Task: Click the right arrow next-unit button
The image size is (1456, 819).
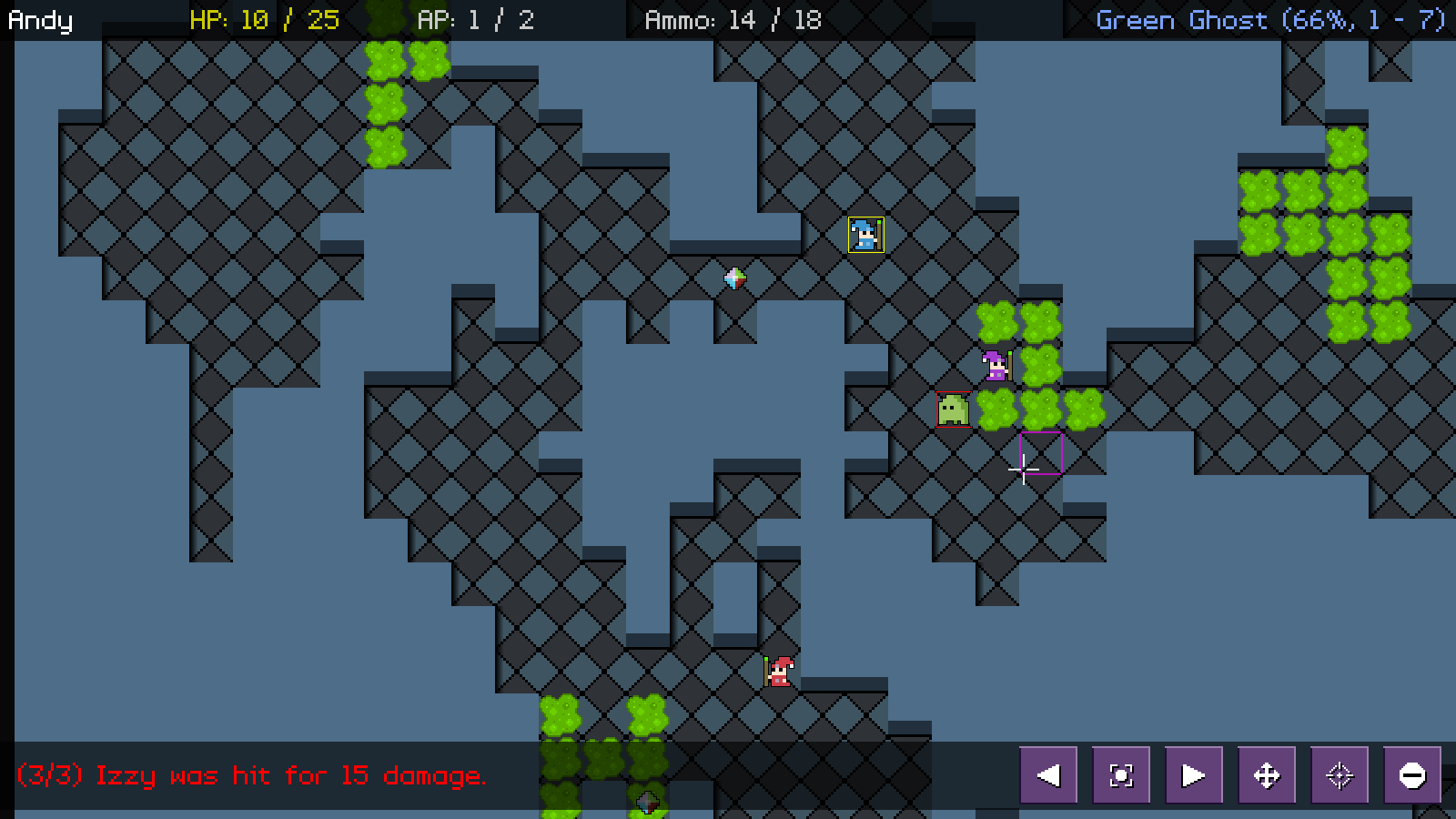Action: 1194,775
